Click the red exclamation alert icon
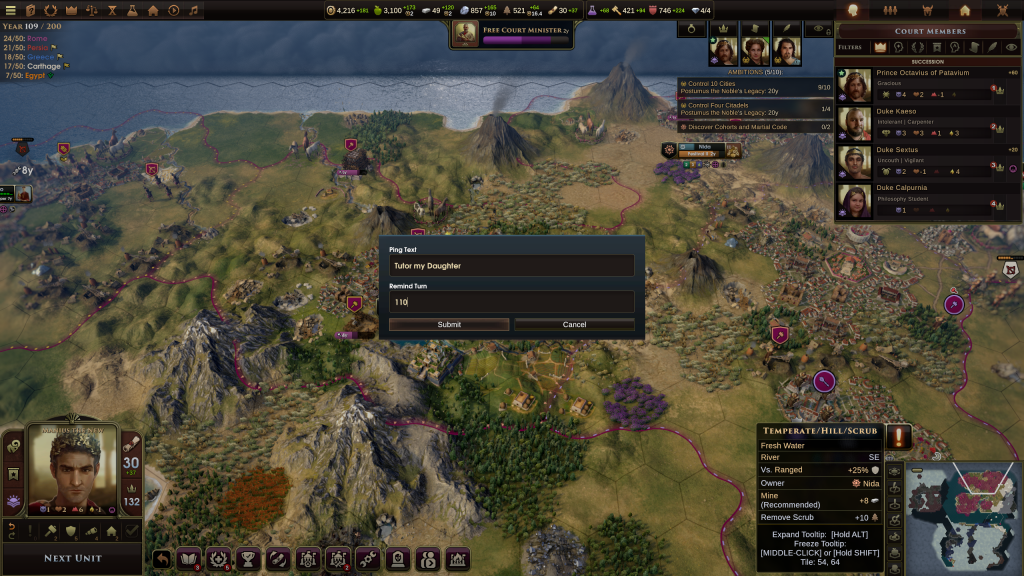1024x576 pixels. (x=897, y=437)
